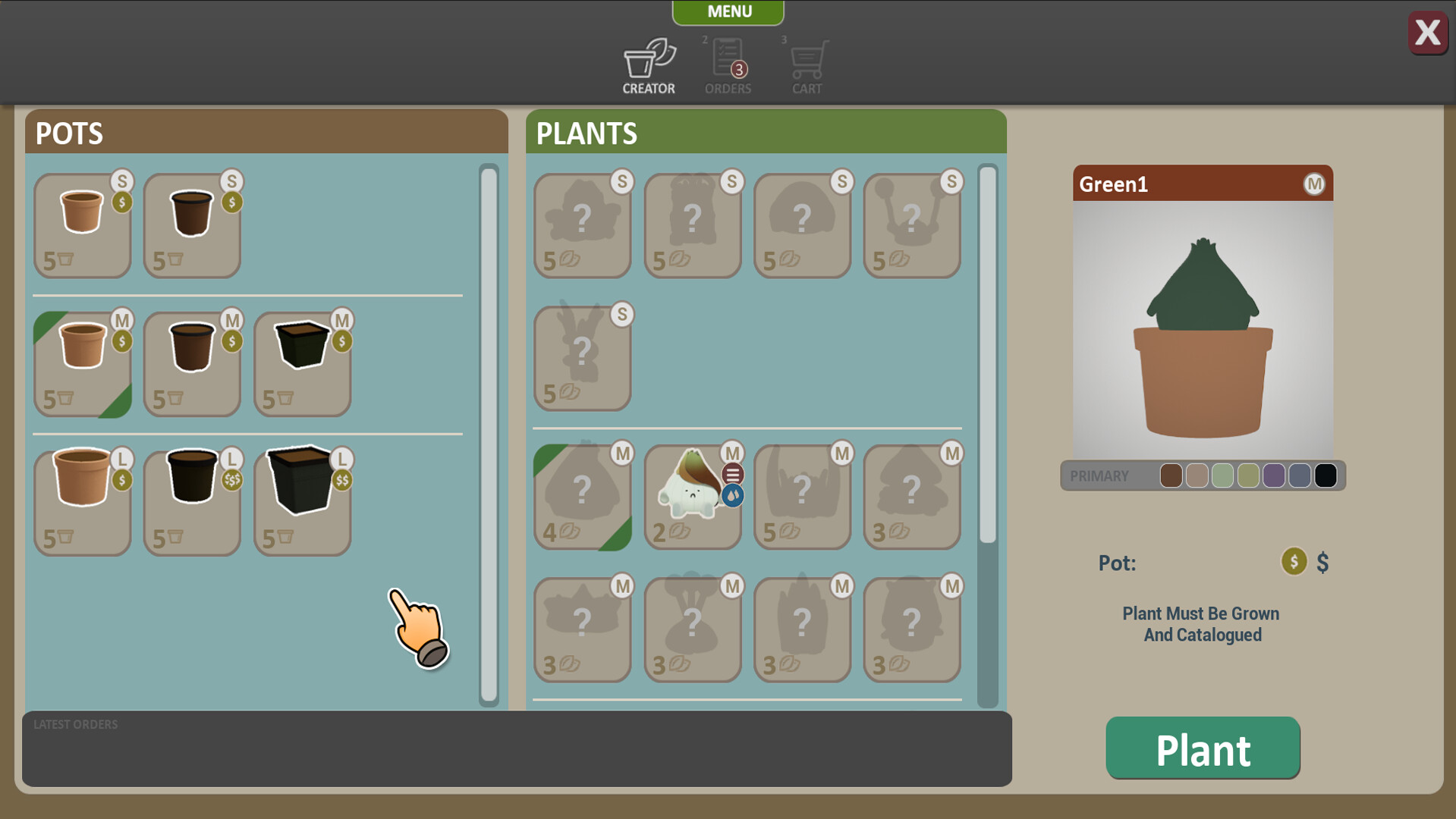Pick the medium square black pot
Viewport: 1456px width, 819px height.
[302, 364]
